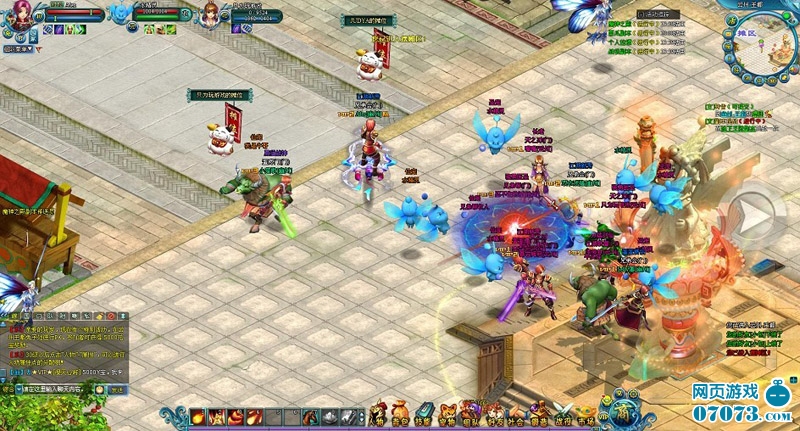Open the 技能 skills menu

(424, 412)
